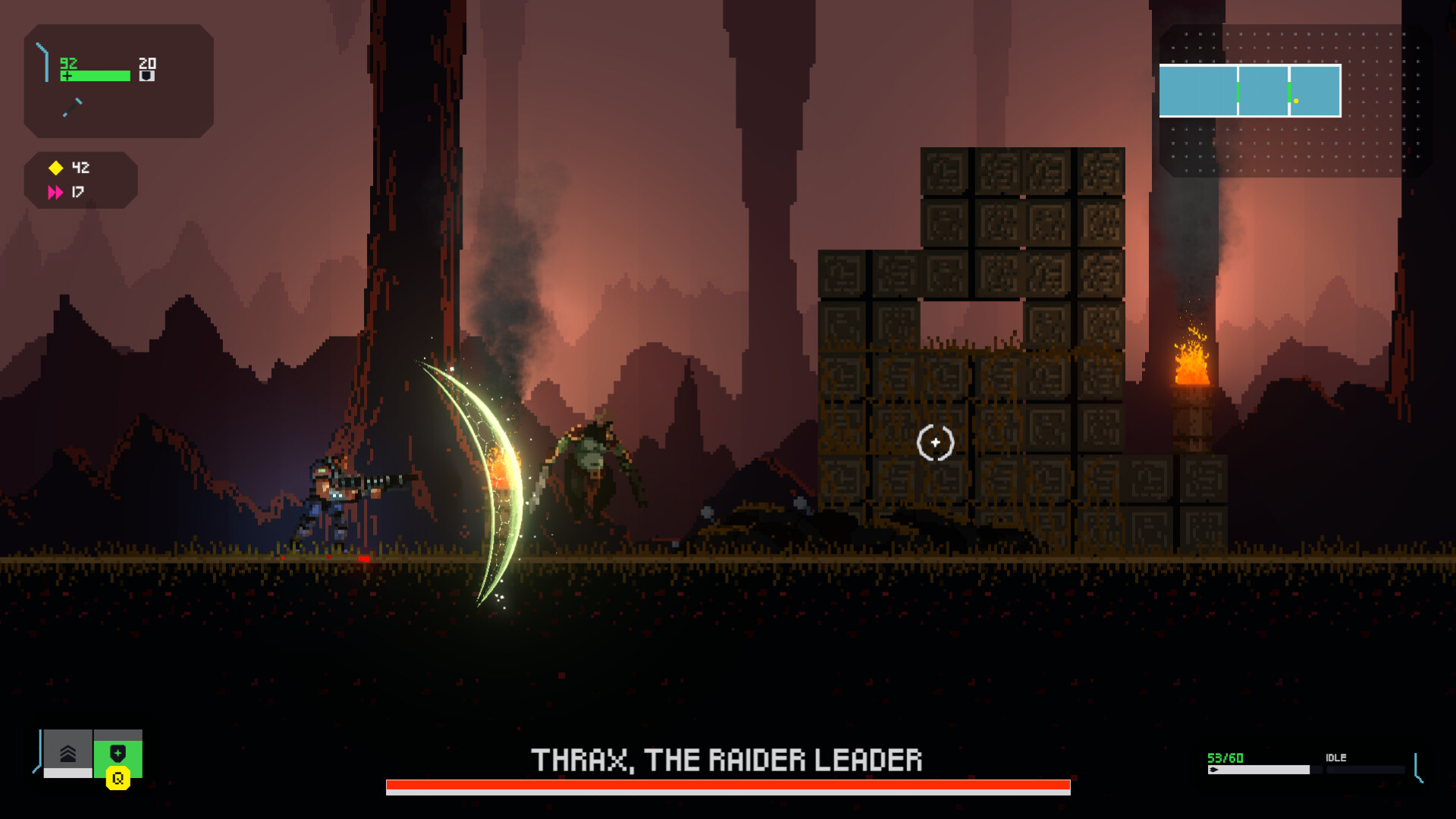Click Thrax's red boss health bar

coord(728,787)
